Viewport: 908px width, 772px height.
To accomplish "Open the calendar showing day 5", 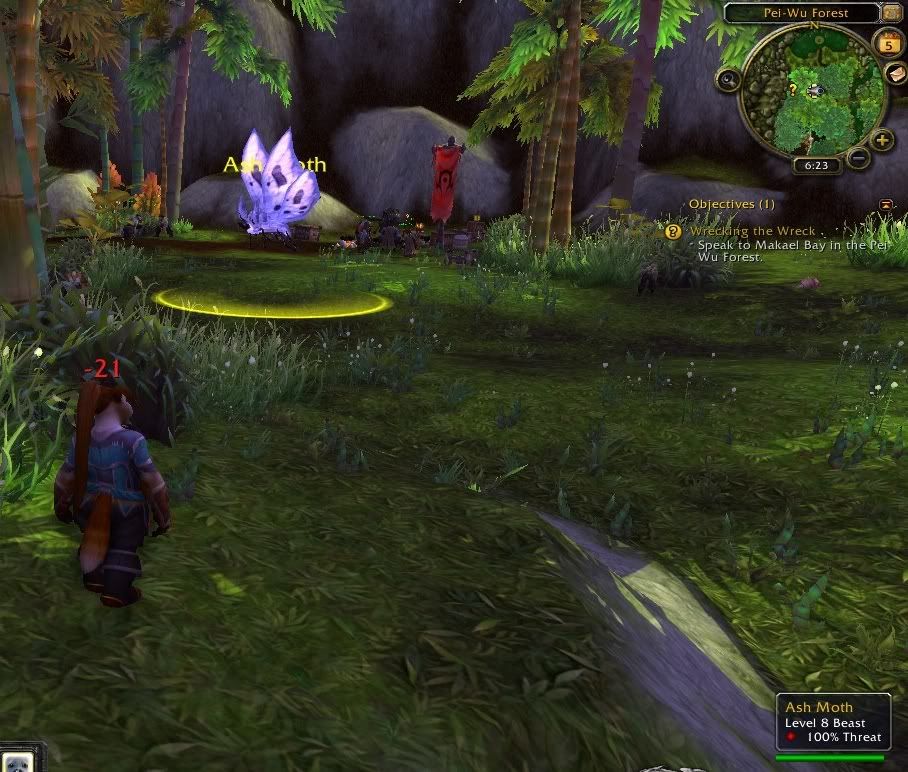I will tap(887, 43).
